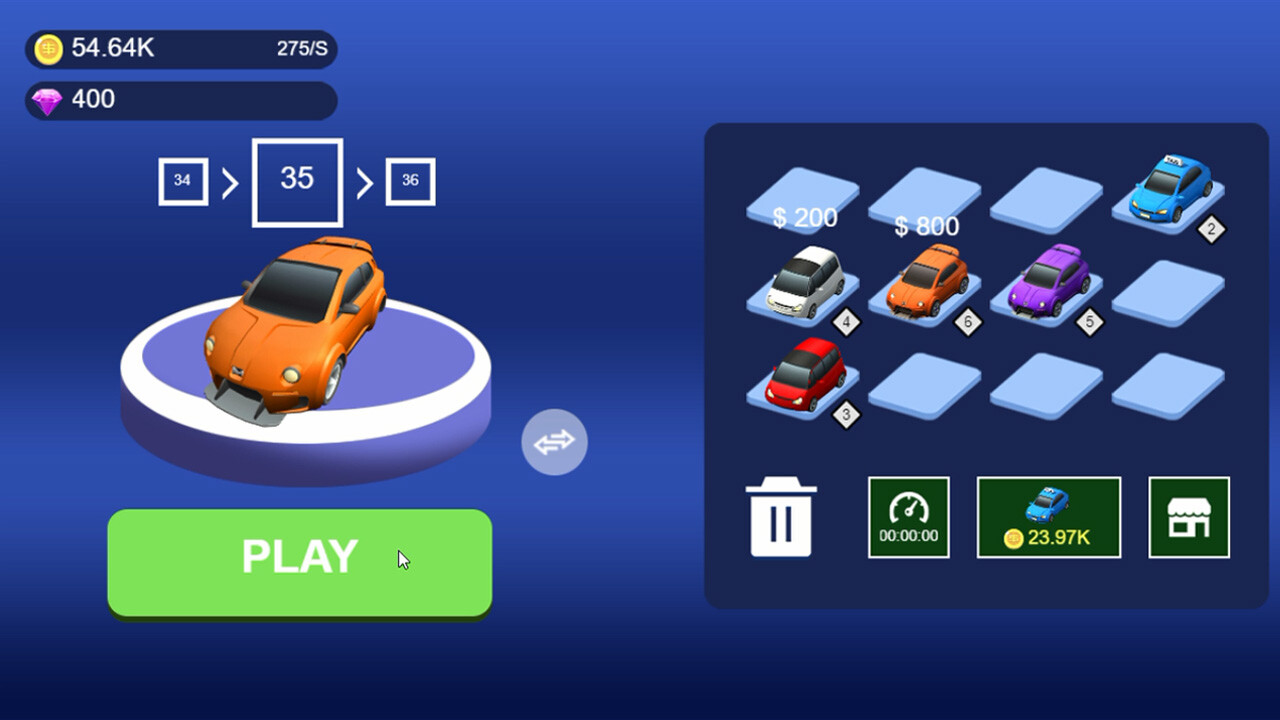Collect 23.97K coins from the blue car reward
This screenshot has width=1280, height=720.
pyautogui.click(x=1048, y=517)
